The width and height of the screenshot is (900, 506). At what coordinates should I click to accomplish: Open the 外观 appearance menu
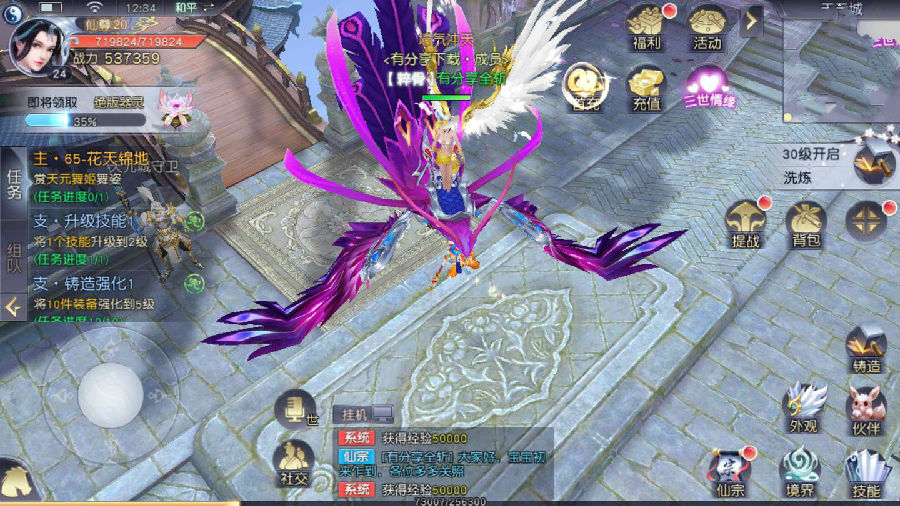805,407
